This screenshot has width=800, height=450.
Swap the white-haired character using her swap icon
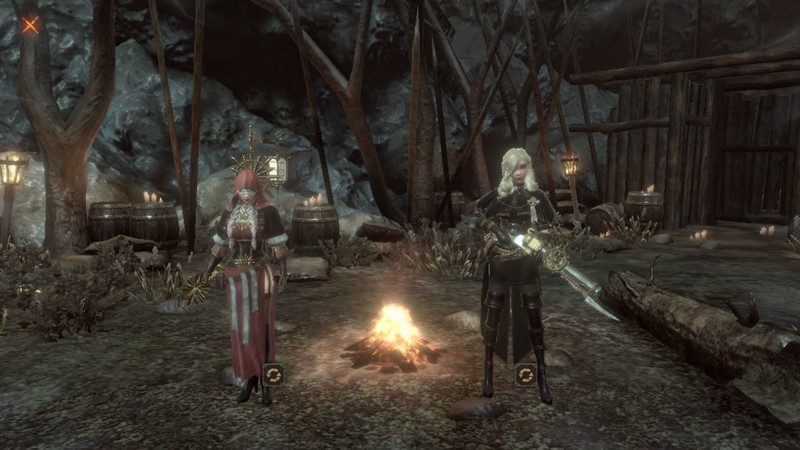[526, 374]
